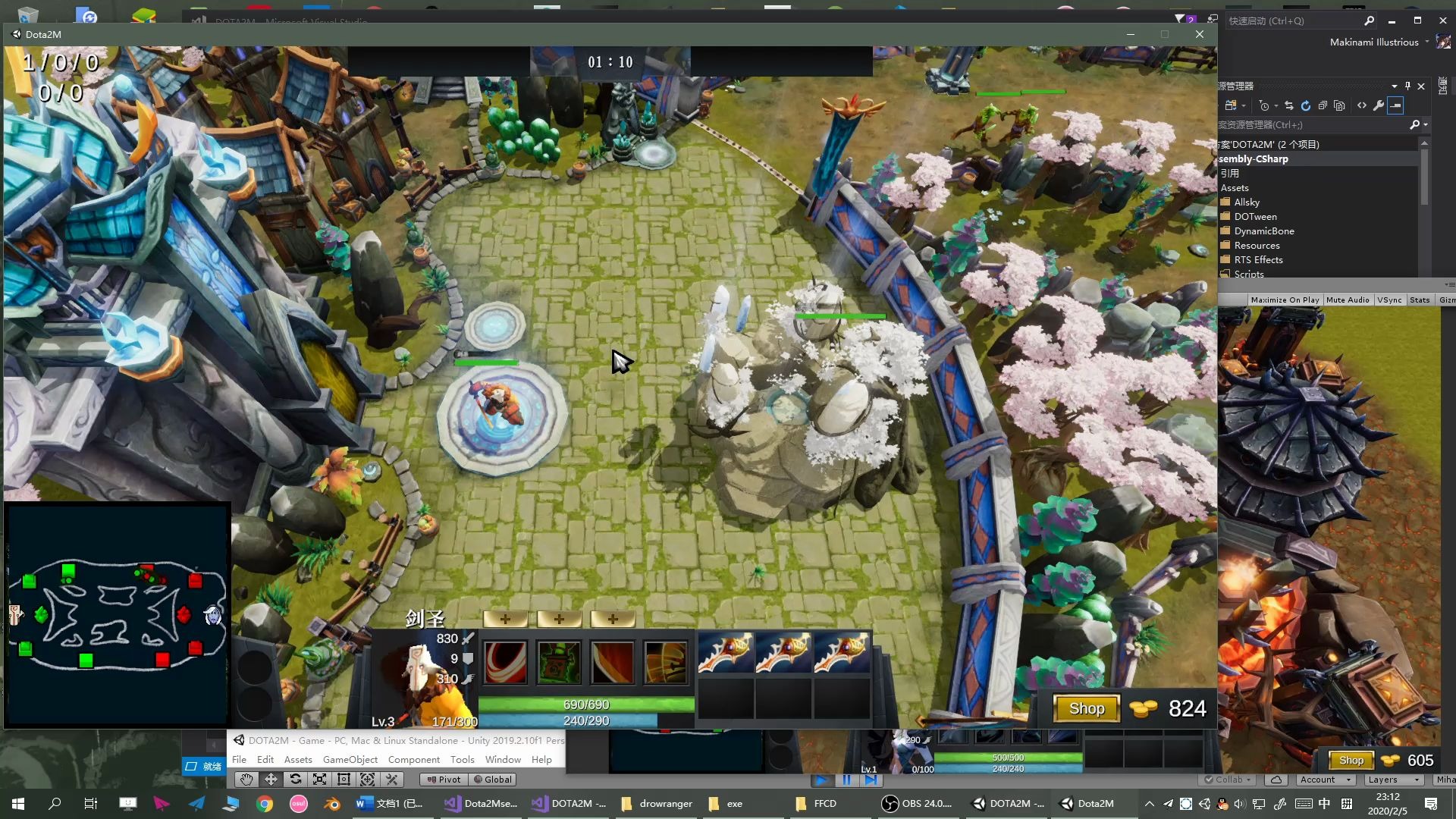Click the hero health bar showing 690/690

click(585, 704)
